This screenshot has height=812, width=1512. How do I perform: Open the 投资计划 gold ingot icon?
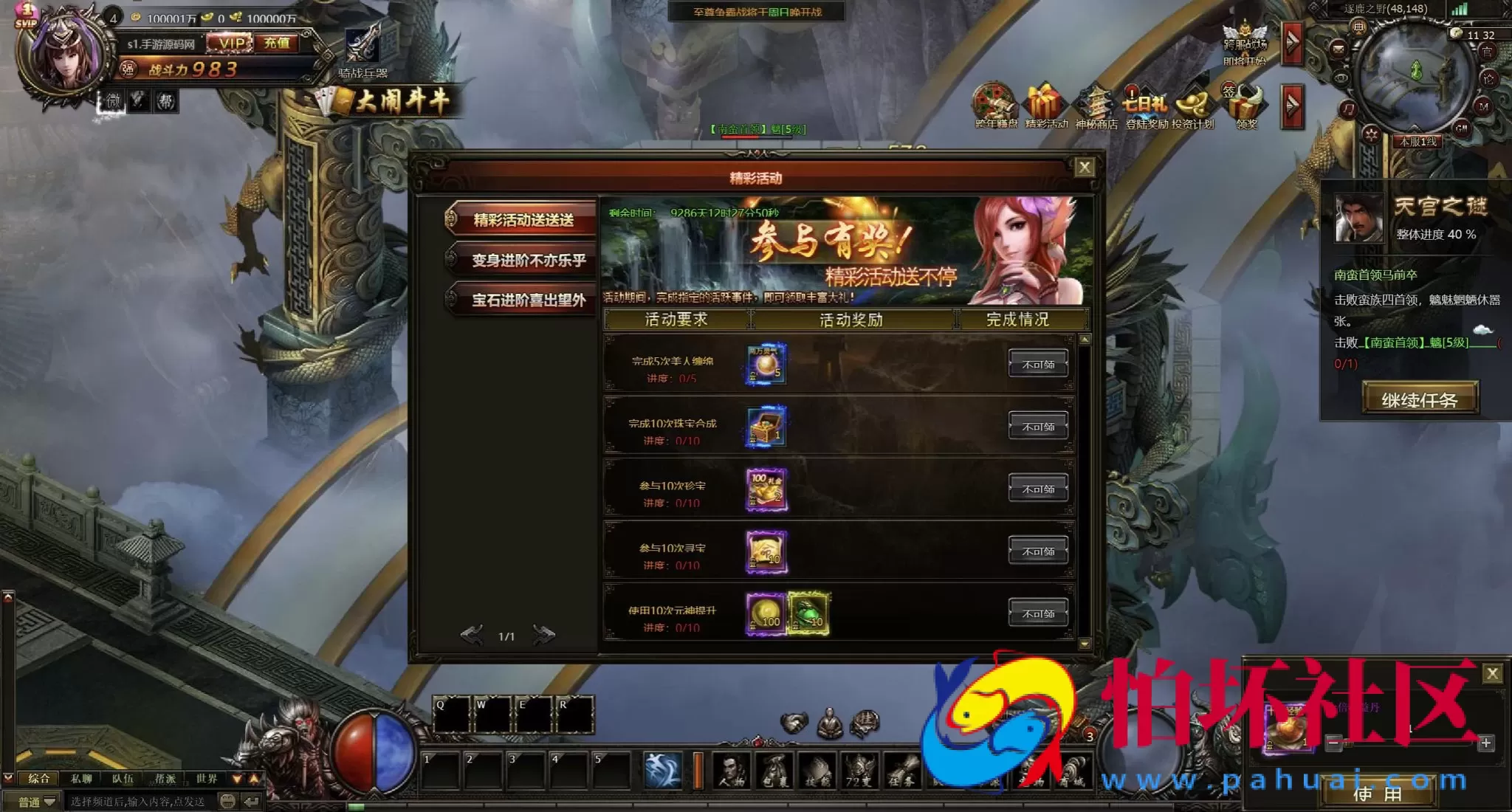click(1193, 106)
